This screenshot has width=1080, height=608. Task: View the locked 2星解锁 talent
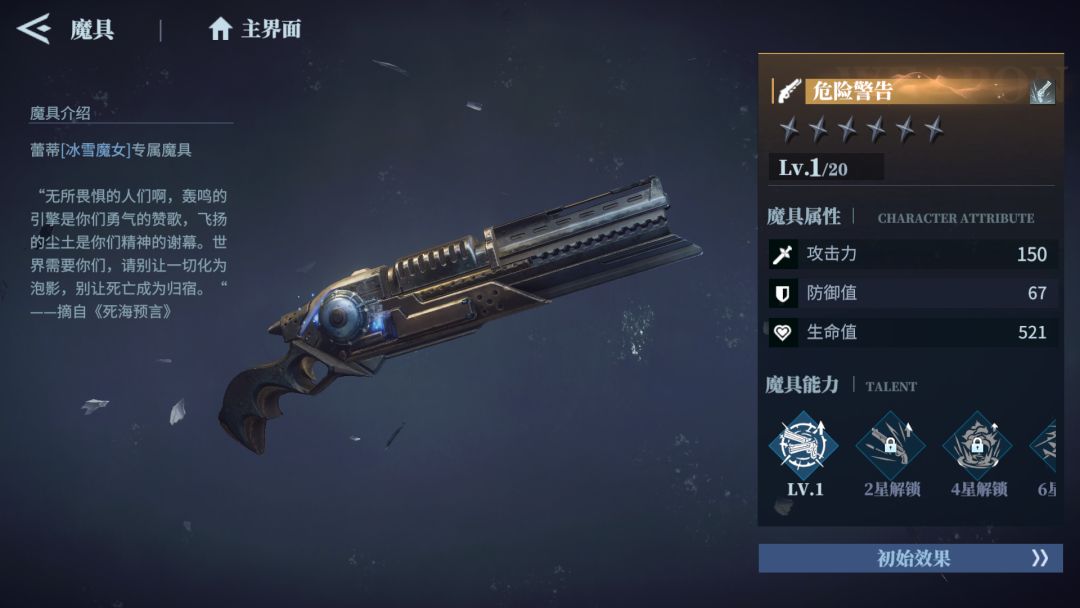click(891, 445)
